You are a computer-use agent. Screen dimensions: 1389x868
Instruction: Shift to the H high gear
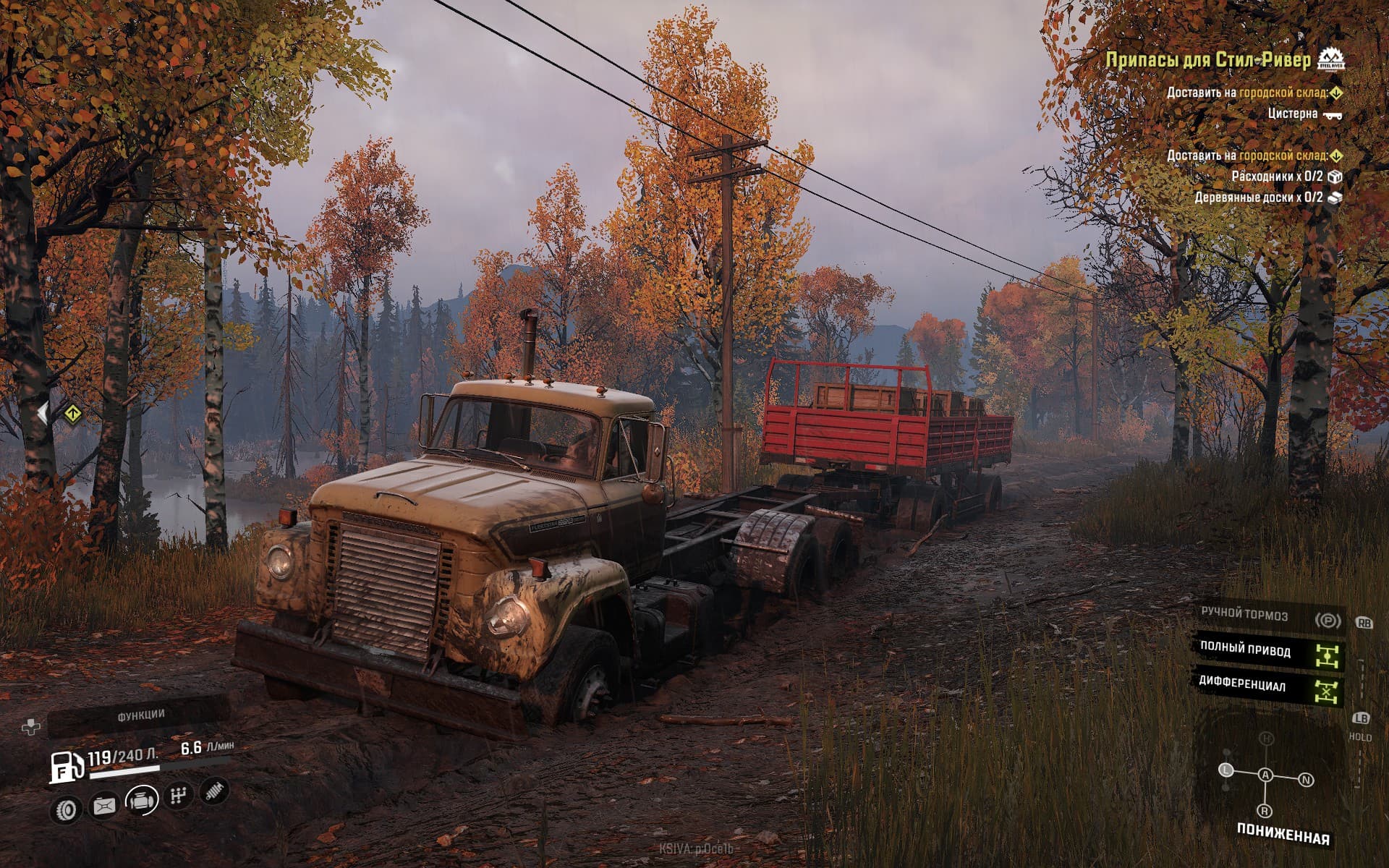(x=1266, y=739)
